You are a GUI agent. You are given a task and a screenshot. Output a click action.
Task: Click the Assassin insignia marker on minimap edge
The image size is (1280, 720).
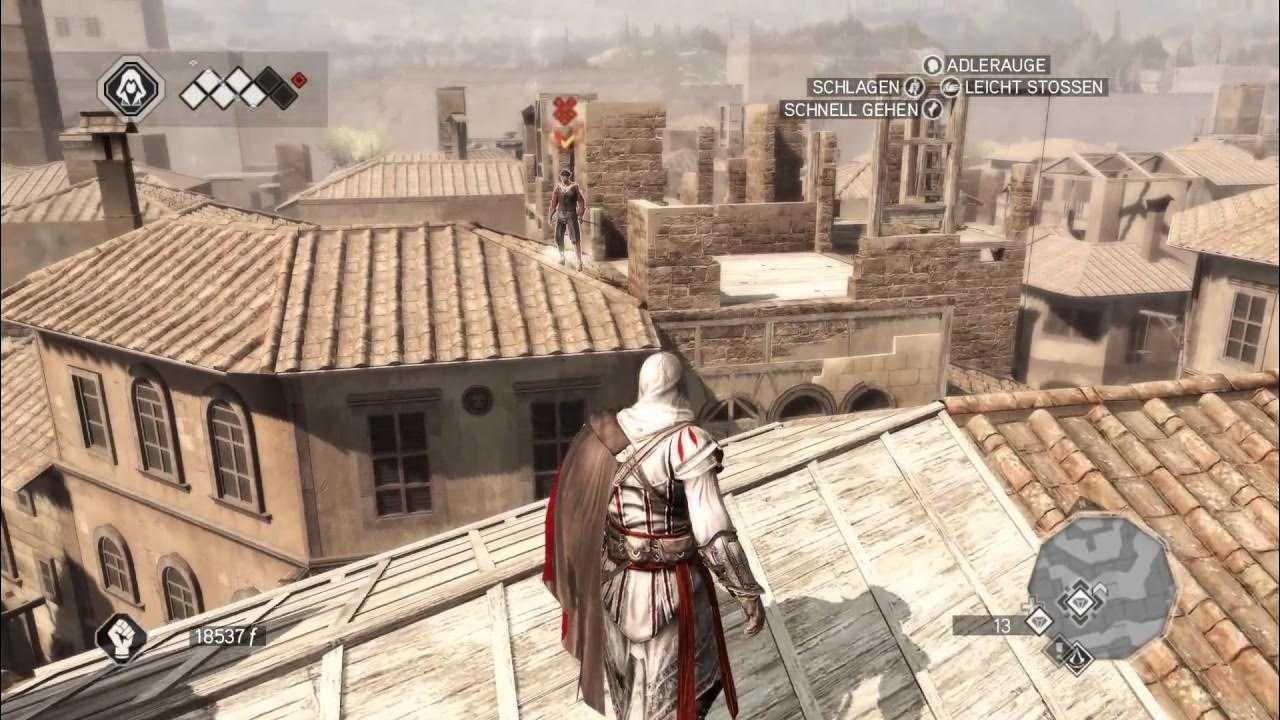pyautogui.click(x=1078, y=657)
